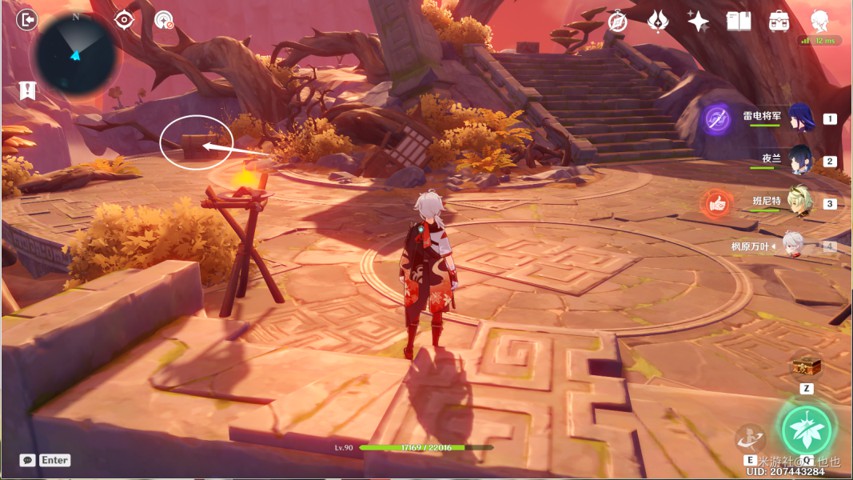Open the Wish menu icon
The width and height of the screenshot is (853, 480).
[x=658, y=21]
